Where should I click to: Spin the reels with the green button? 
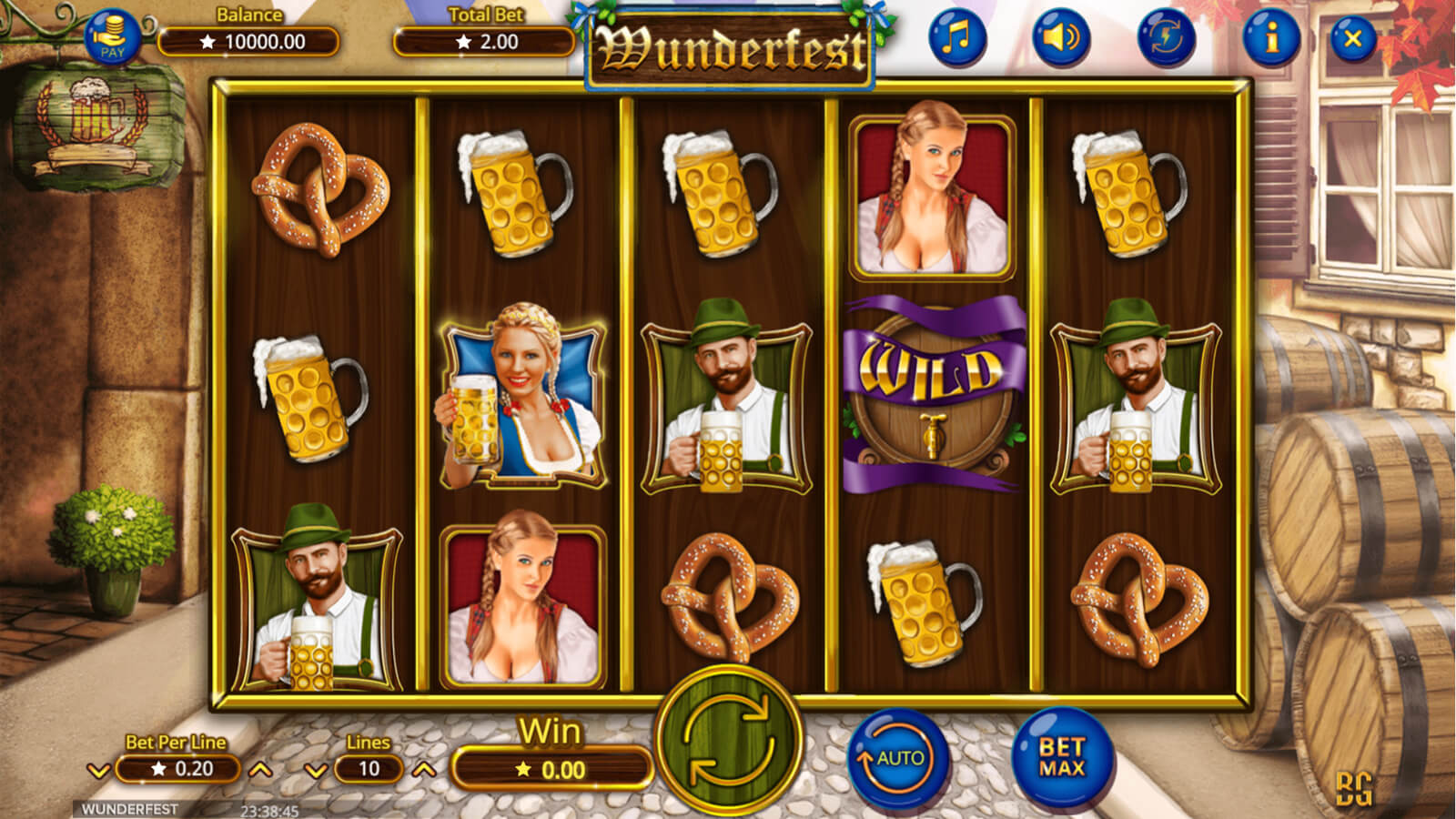tap(728, 739)
